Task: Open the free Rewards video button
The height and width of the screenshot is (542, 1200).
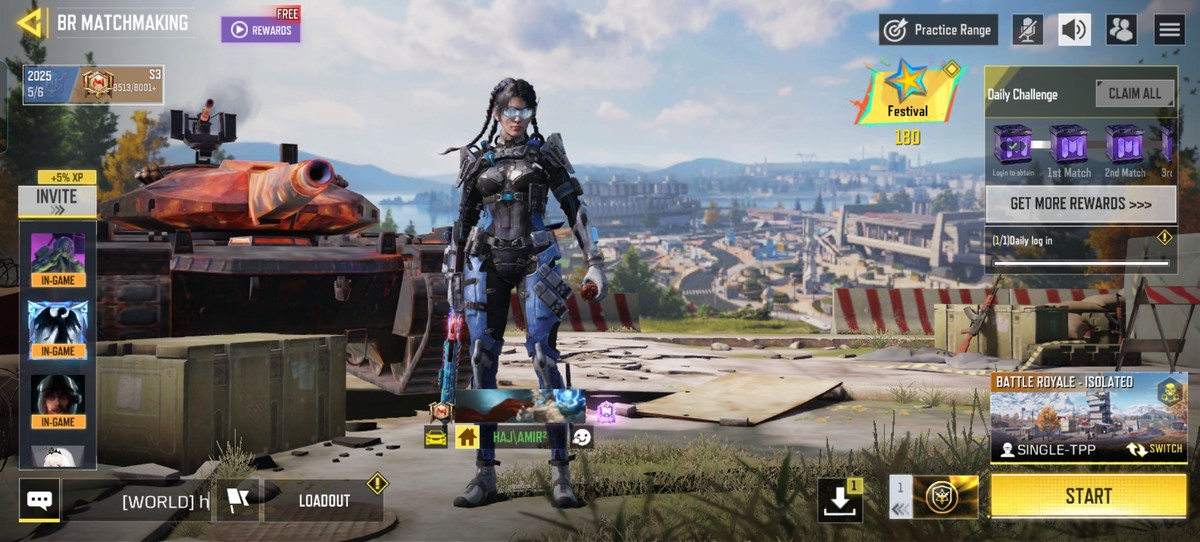Action: pos(261,30)
